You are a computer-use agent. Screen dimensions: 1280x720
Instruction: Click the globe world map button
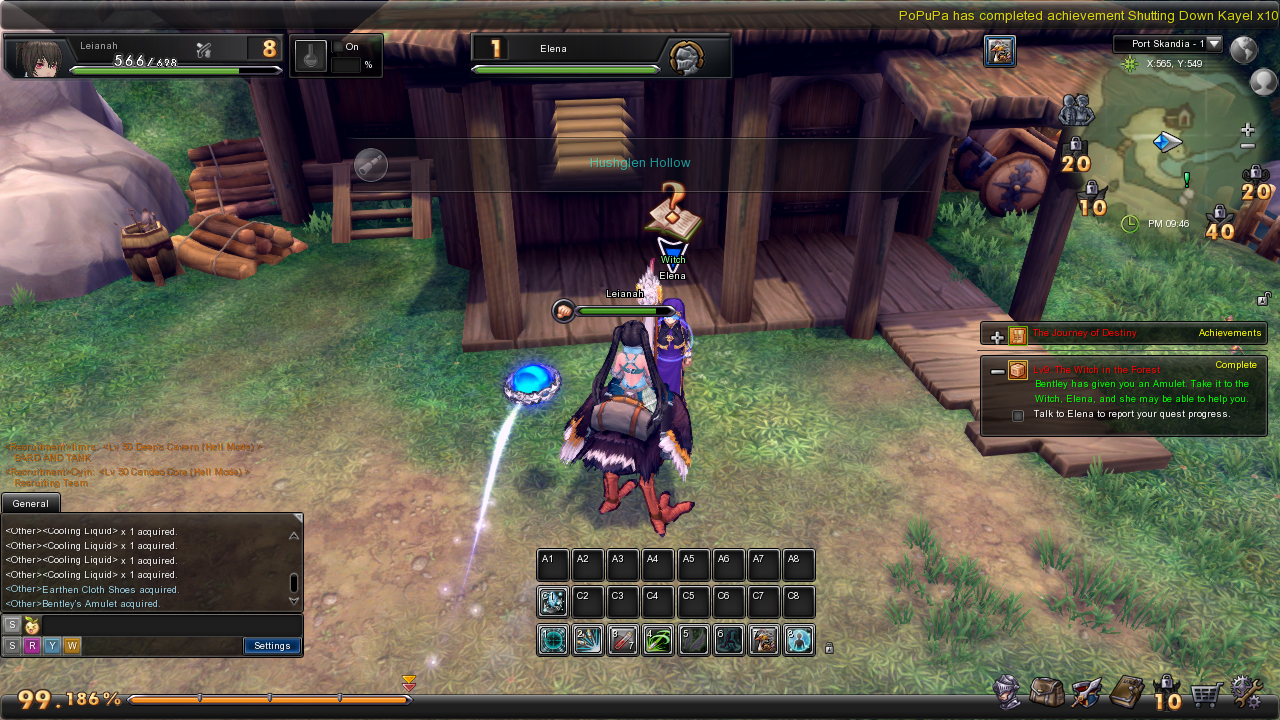point(1243,49)
